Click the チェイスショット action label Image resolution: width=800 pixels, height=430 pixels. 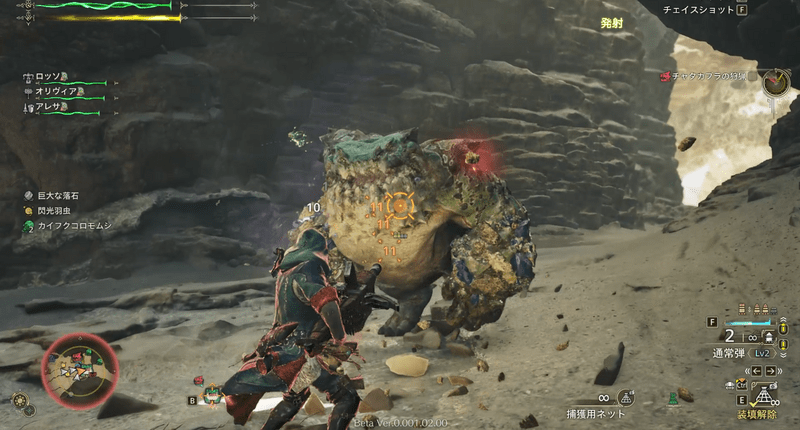[x=697, y=10]
